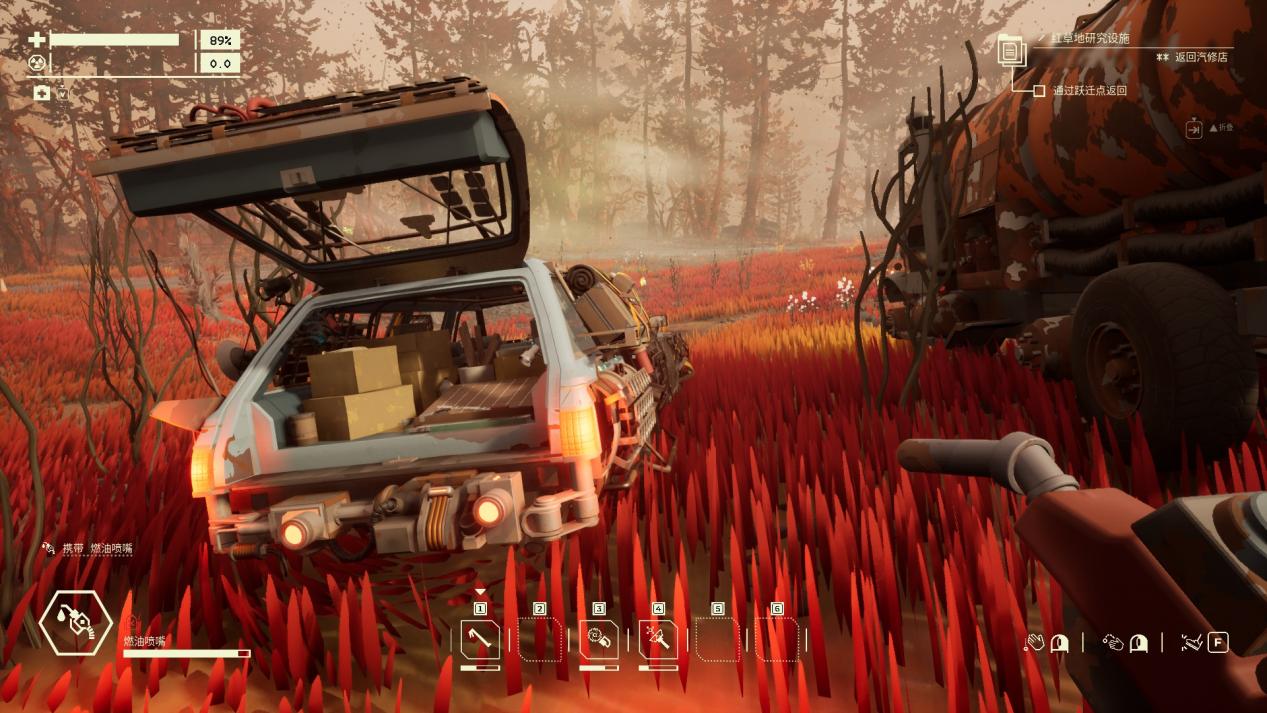Image resolution: width=1267 pixels, height=713 pixels.
Task: Open the quest log document icon
Action: 1011,49
